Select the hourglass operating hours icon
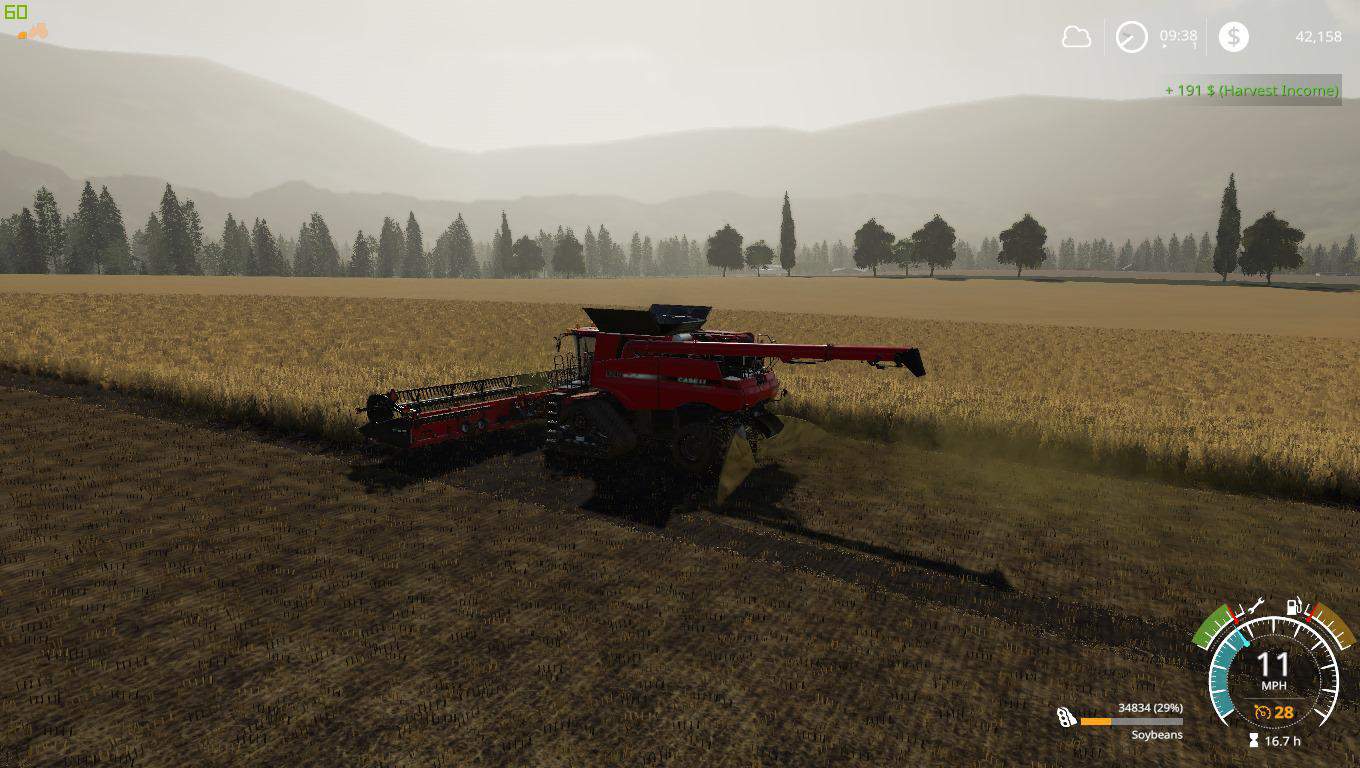This screenshot has width=1360, height=768. [1254, 740]
